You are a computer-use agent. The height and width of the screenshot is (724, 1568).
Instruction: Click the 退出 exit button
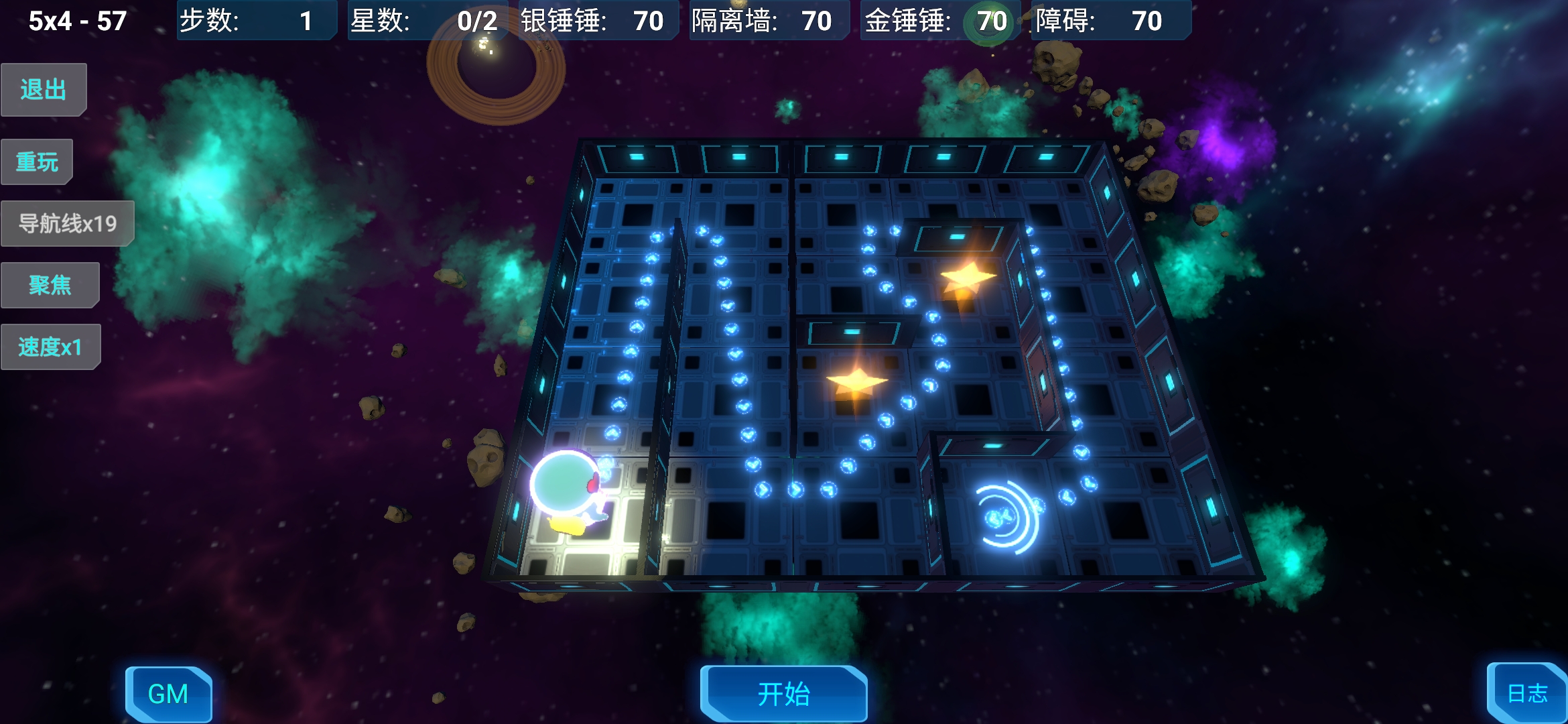tap(43, 88)
